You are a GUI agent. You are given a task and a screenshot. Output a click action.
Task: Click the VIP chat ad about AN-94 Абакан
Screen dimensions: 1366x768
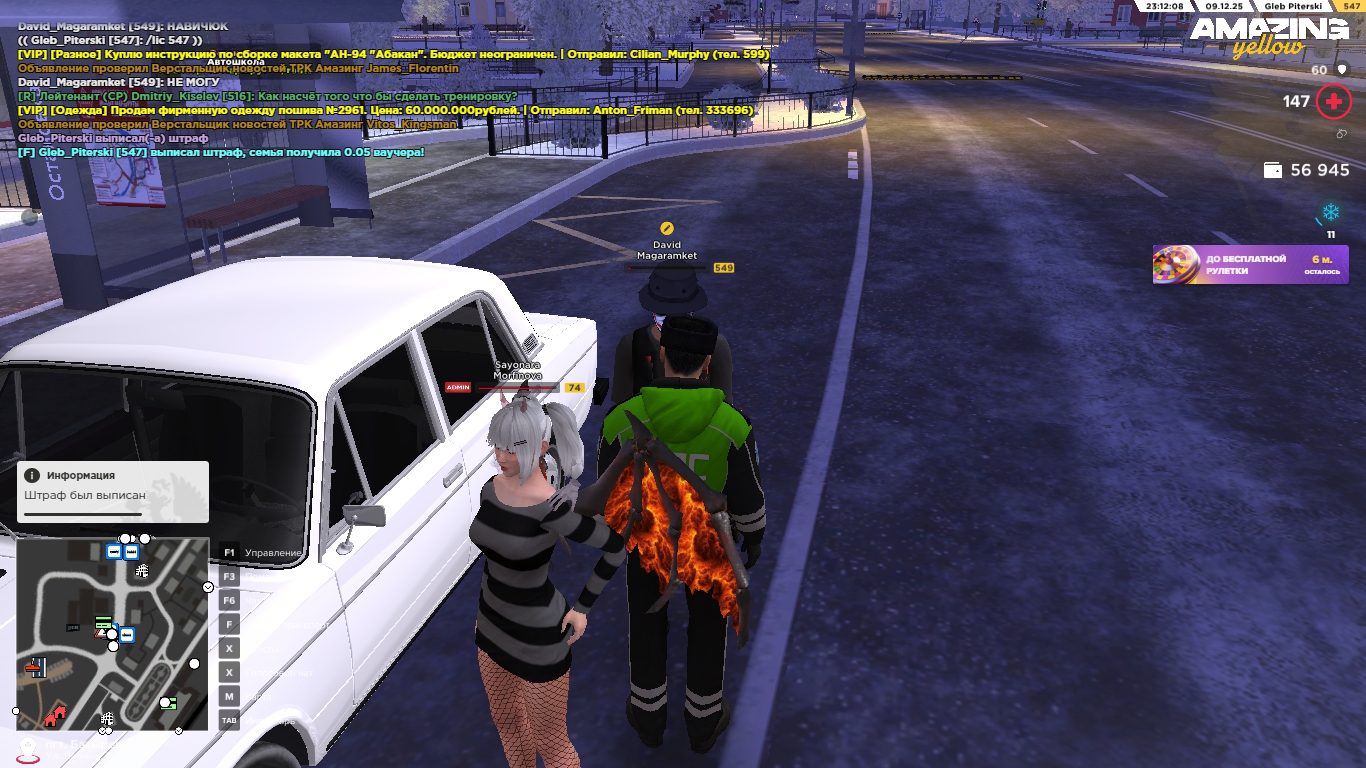point(393,54)
